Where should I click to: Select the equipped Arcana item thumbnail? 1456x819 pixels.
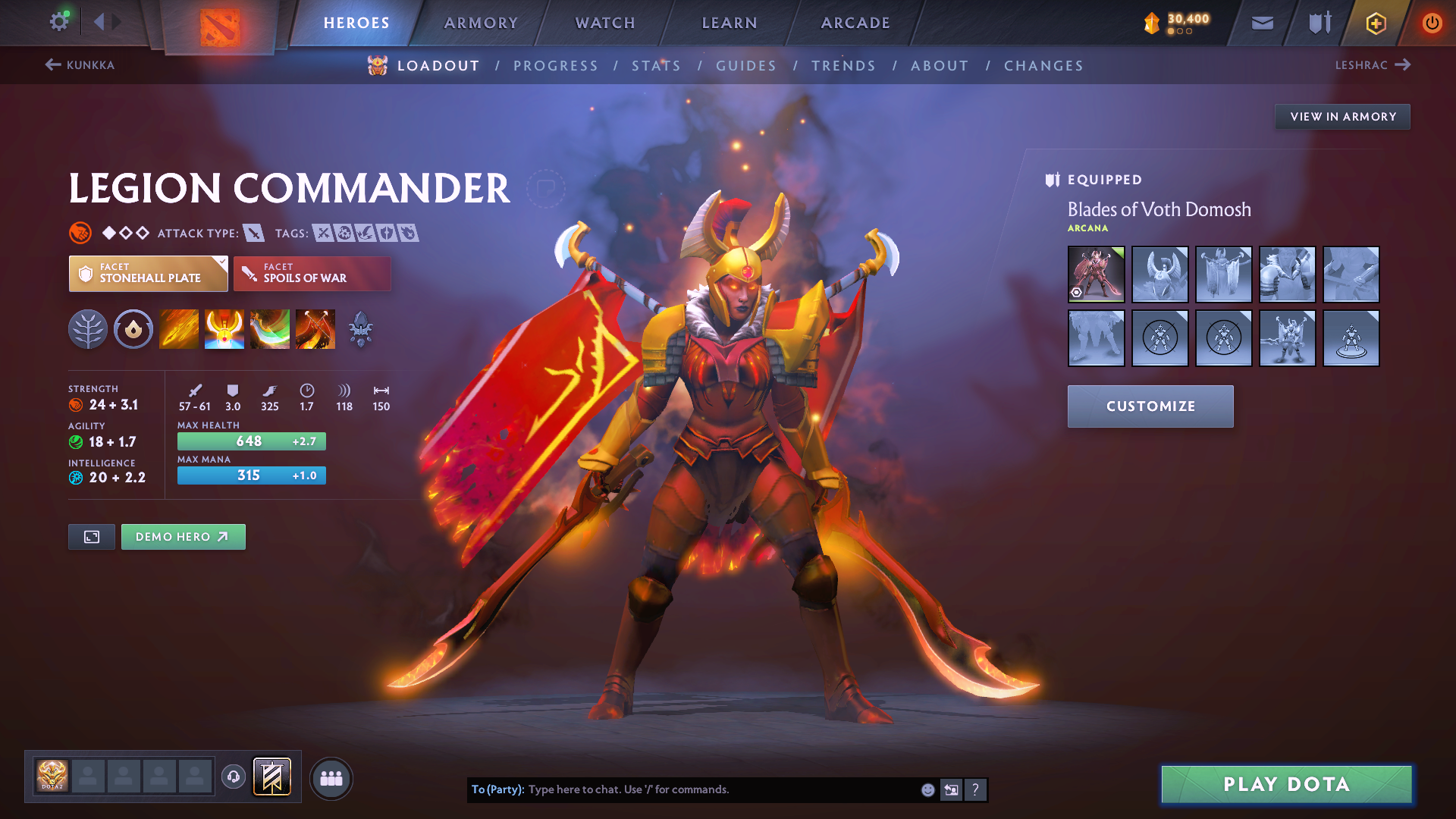(1096, 275)
